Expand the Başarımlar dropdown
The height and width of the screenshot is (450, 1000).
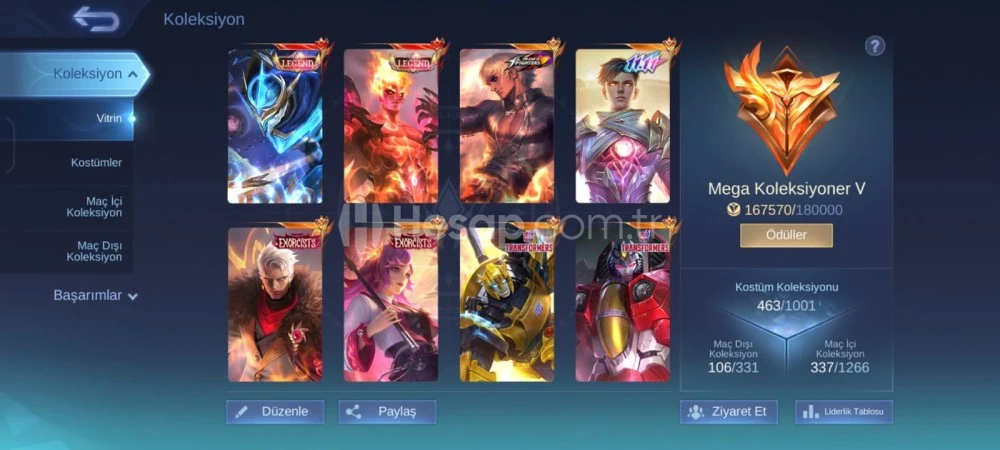pyautogui.click(x=95, y=296)
